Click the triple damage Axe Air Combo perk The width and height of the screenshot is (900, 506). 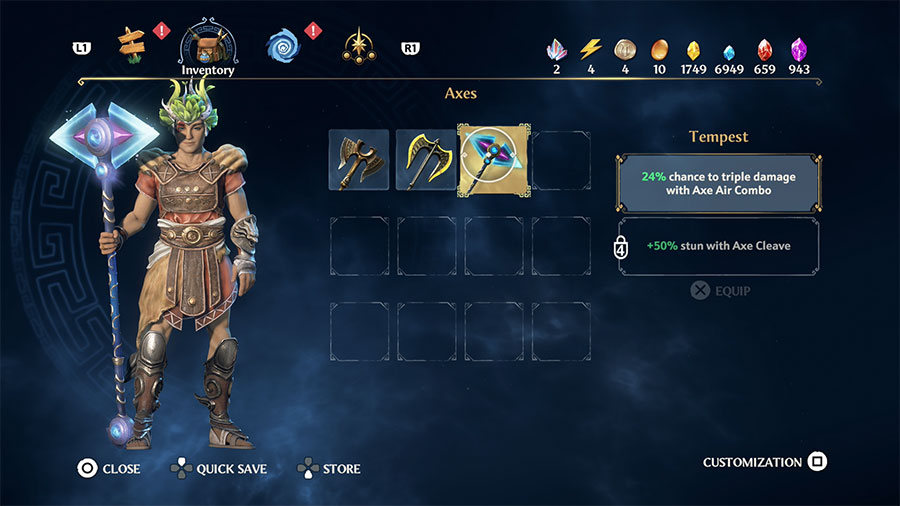pyautogui.click(x=719, y=182)
